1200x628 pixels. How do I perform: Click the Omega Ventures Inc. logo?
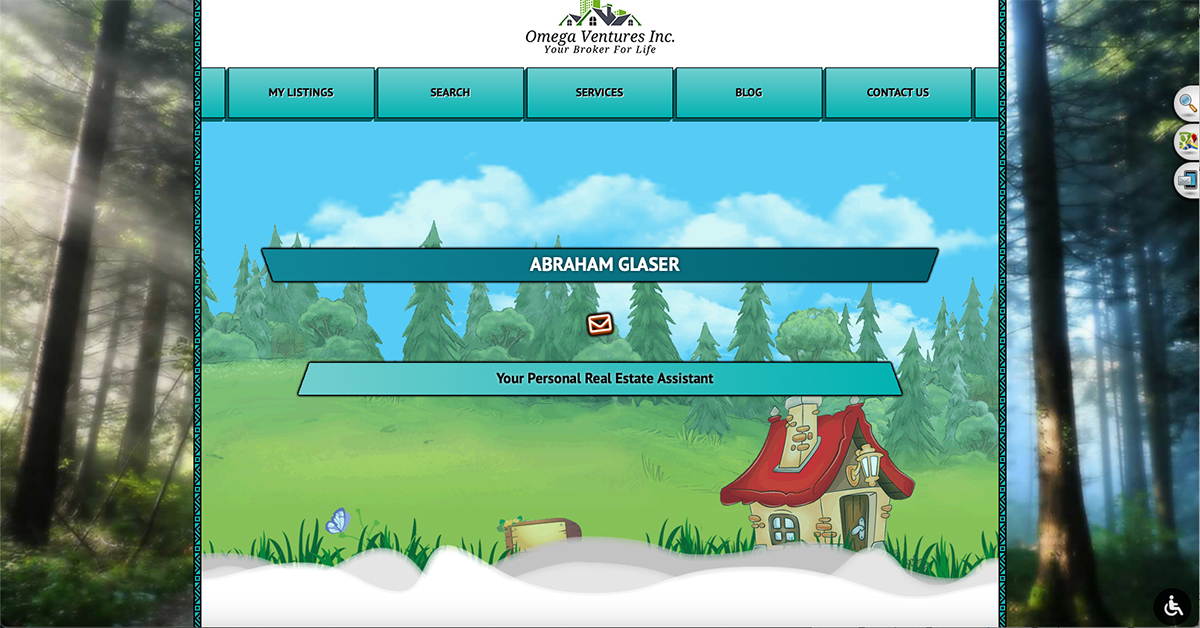pyautogui.click(x=600, y=29)
